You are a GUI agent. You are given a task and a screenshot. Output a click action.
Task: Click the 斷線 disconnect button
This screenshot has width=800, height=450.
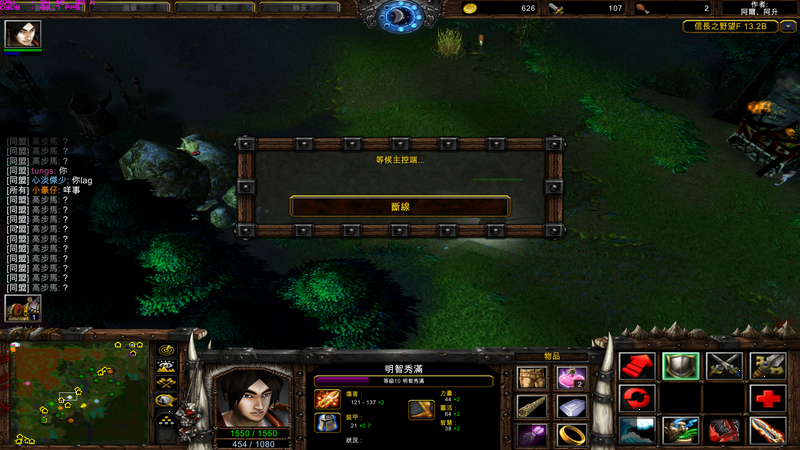coord(400,206)
